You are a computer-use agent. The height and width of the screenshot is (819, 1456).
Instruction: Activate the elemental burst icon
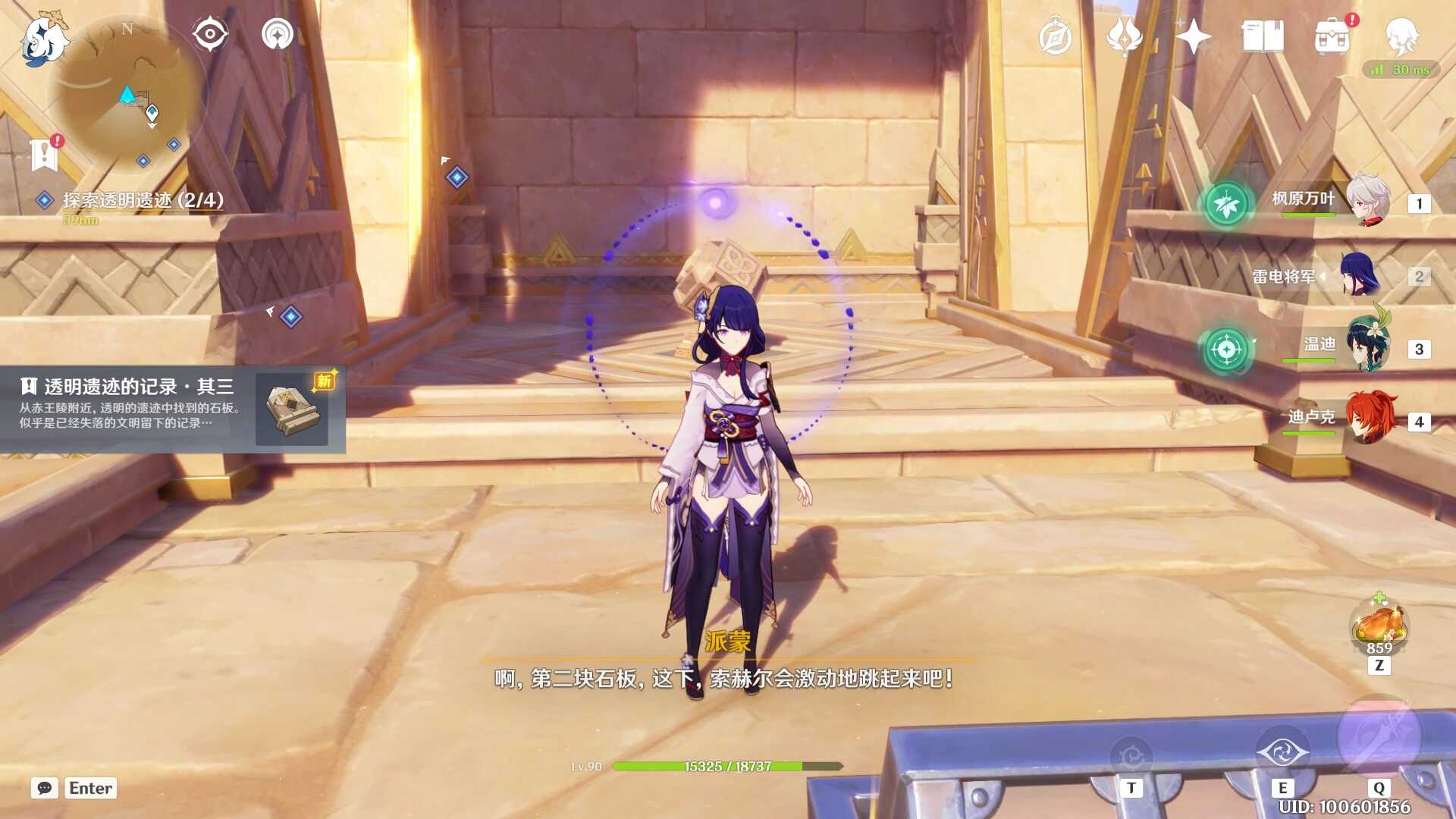pos(1378,736)
